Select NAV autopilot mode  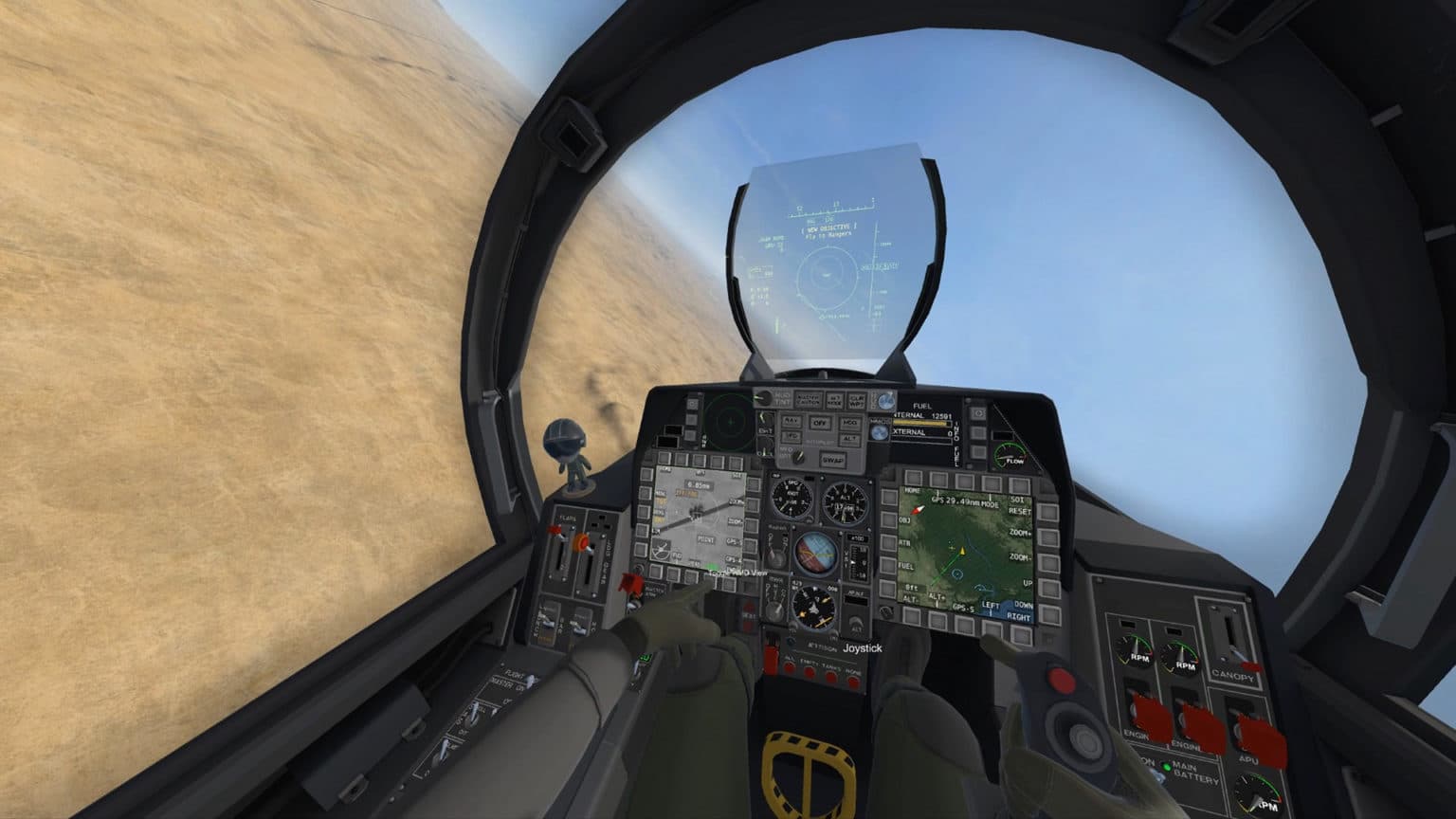792,421
